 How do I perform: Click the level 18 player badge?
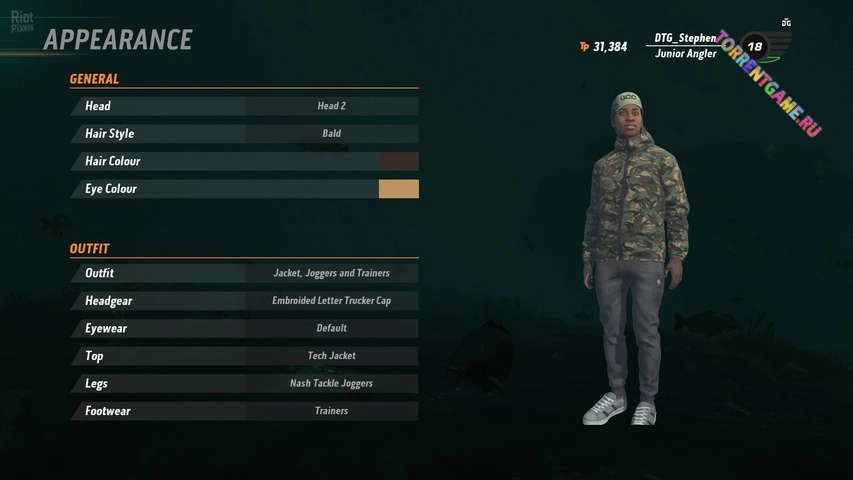pos(754,46)
